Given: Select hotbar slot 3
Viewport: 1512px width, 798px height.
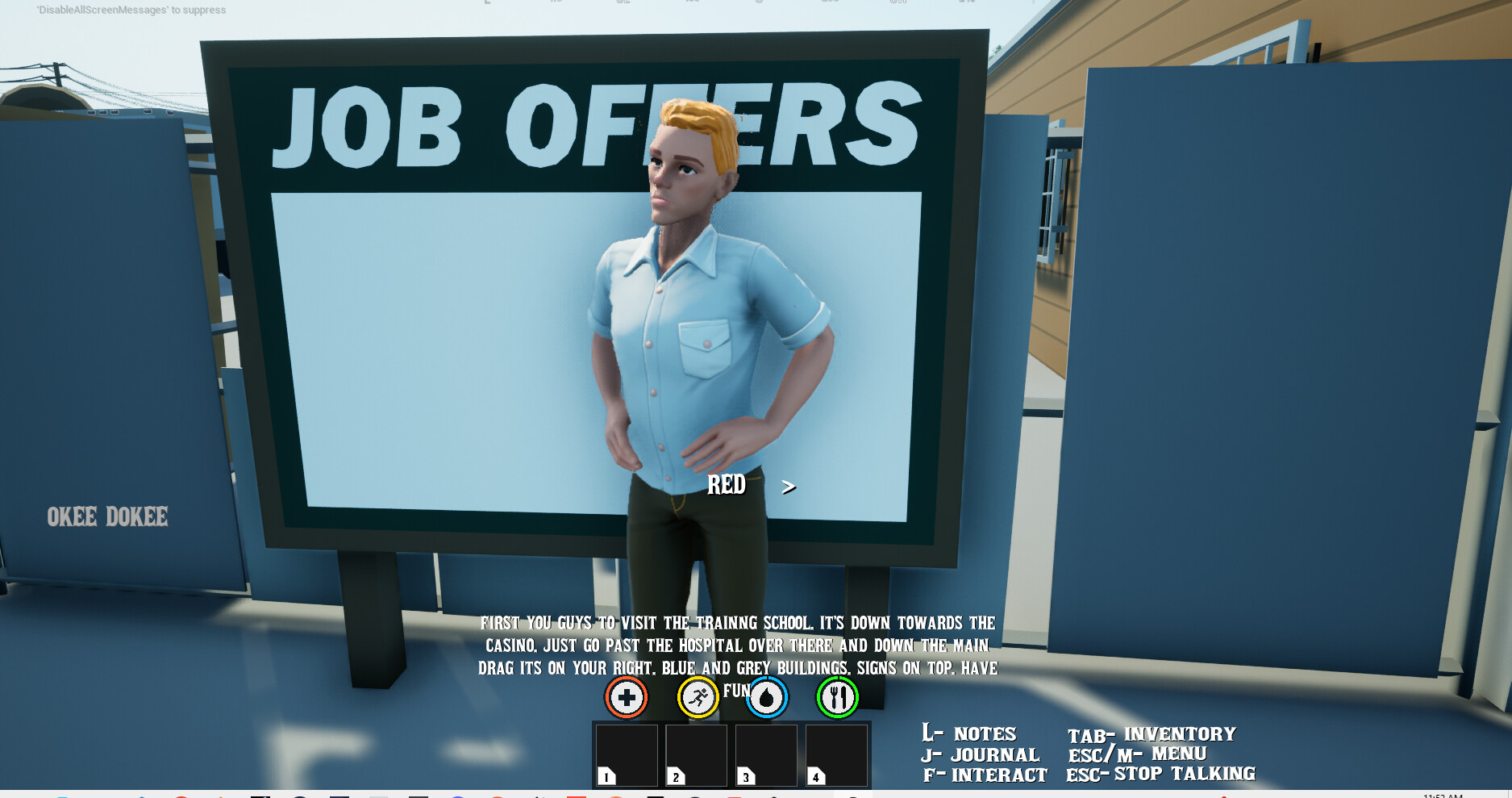Looking at the screenshot, I should point(766,755).
